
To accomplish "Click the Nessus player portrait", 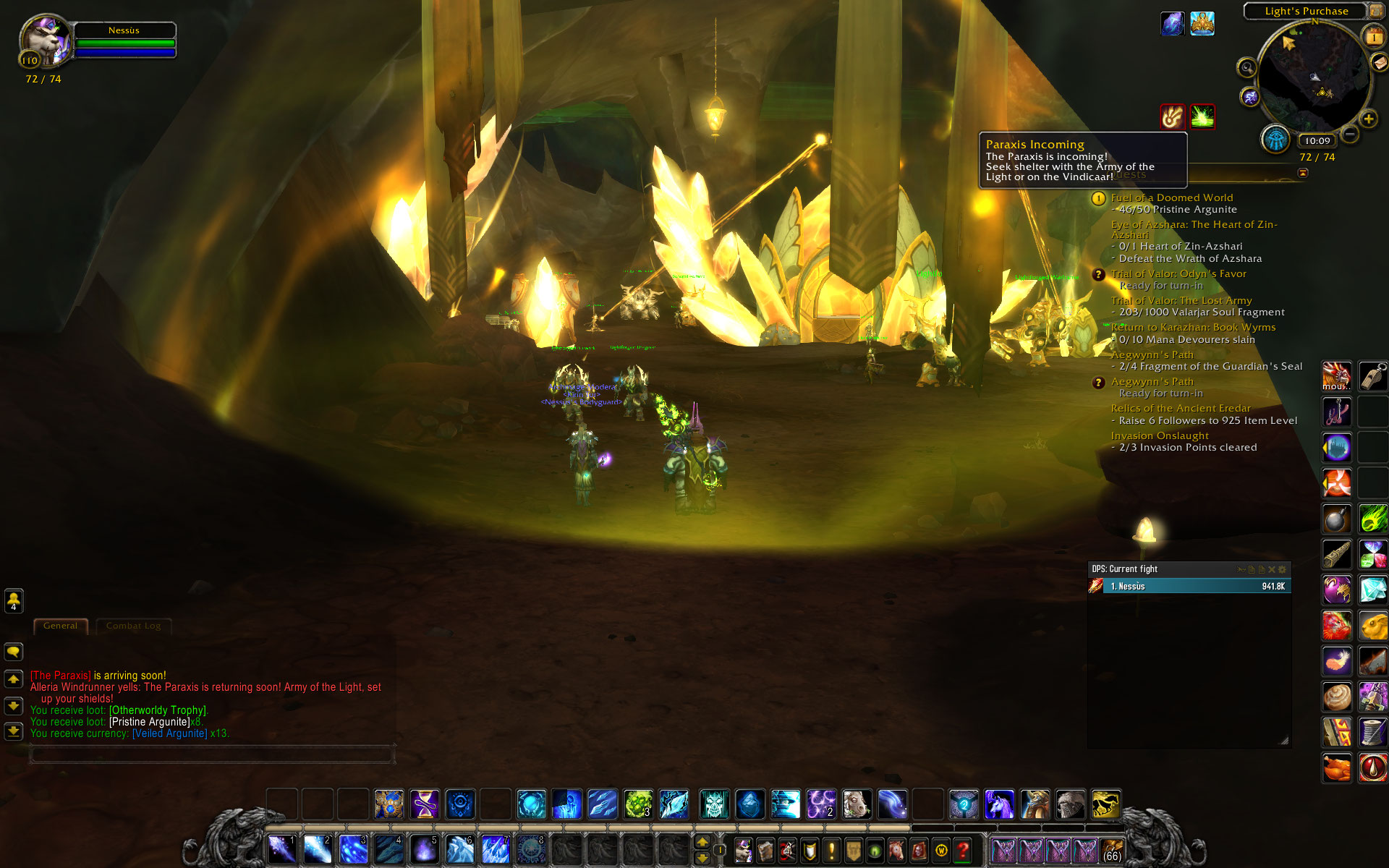I will 45,42.
